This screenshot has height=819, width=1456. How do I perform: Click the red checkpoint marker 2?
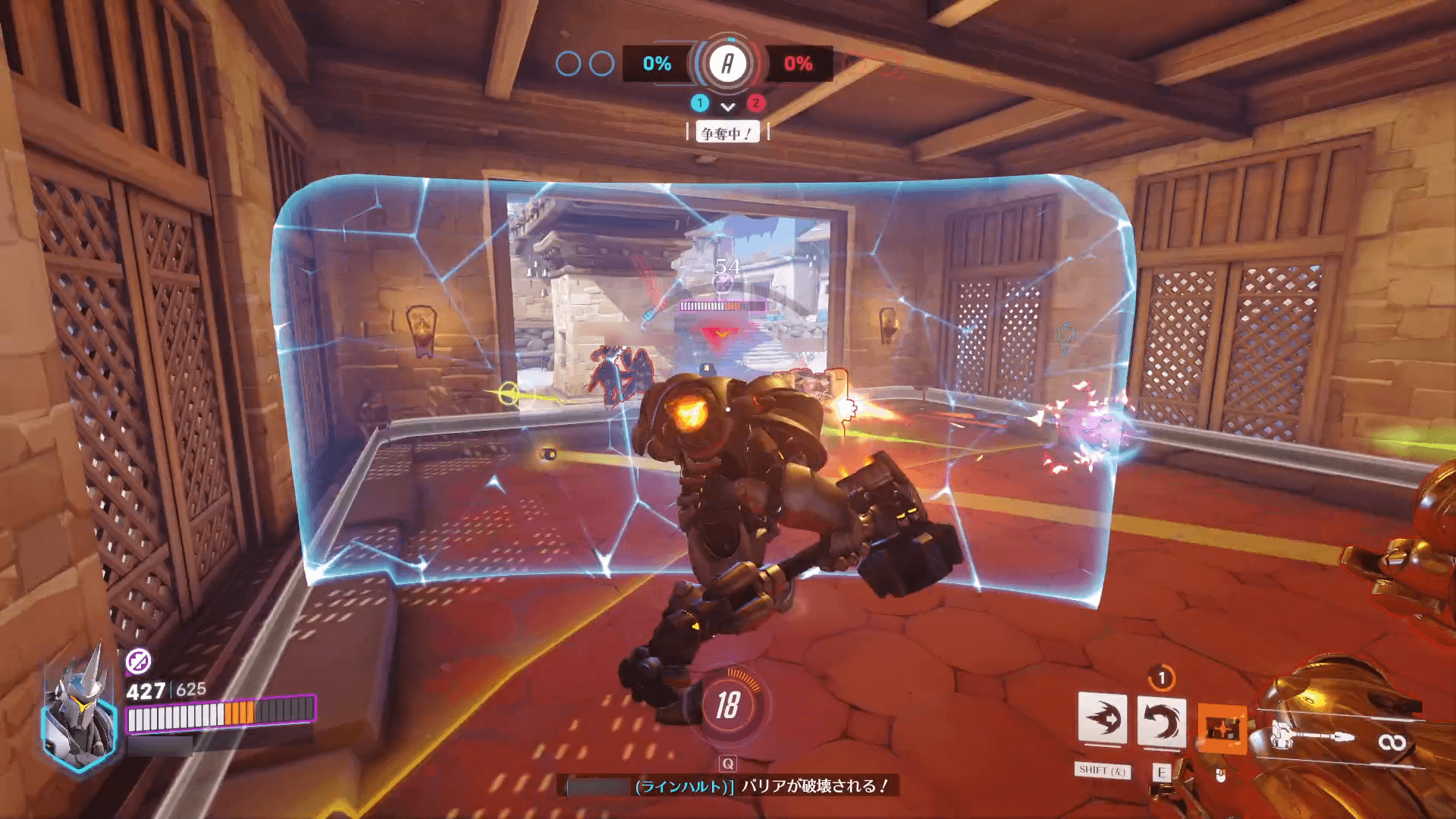click(756, 105)
